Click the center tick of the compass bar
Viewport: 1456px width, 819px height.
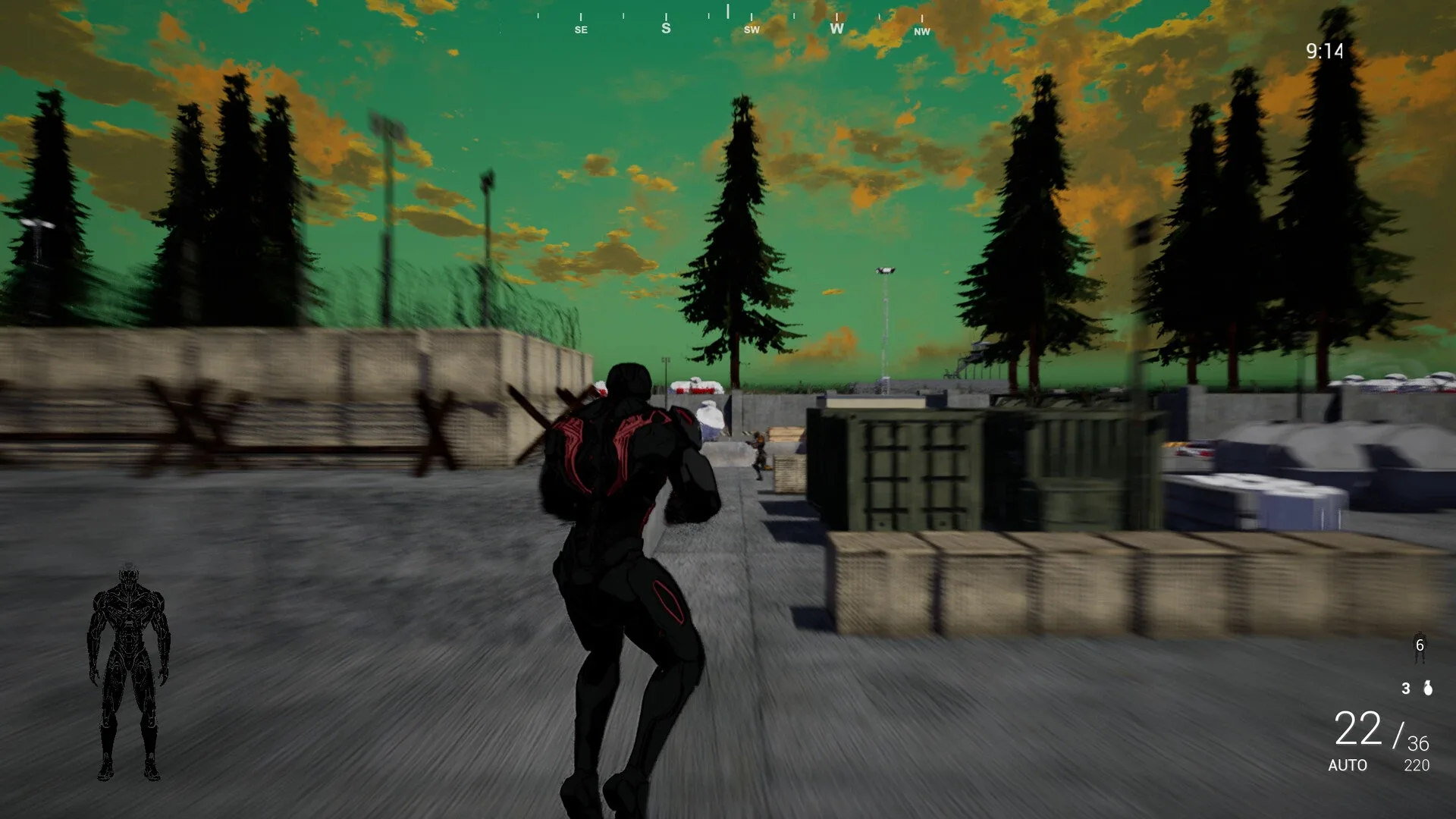[x=727, y=14]
